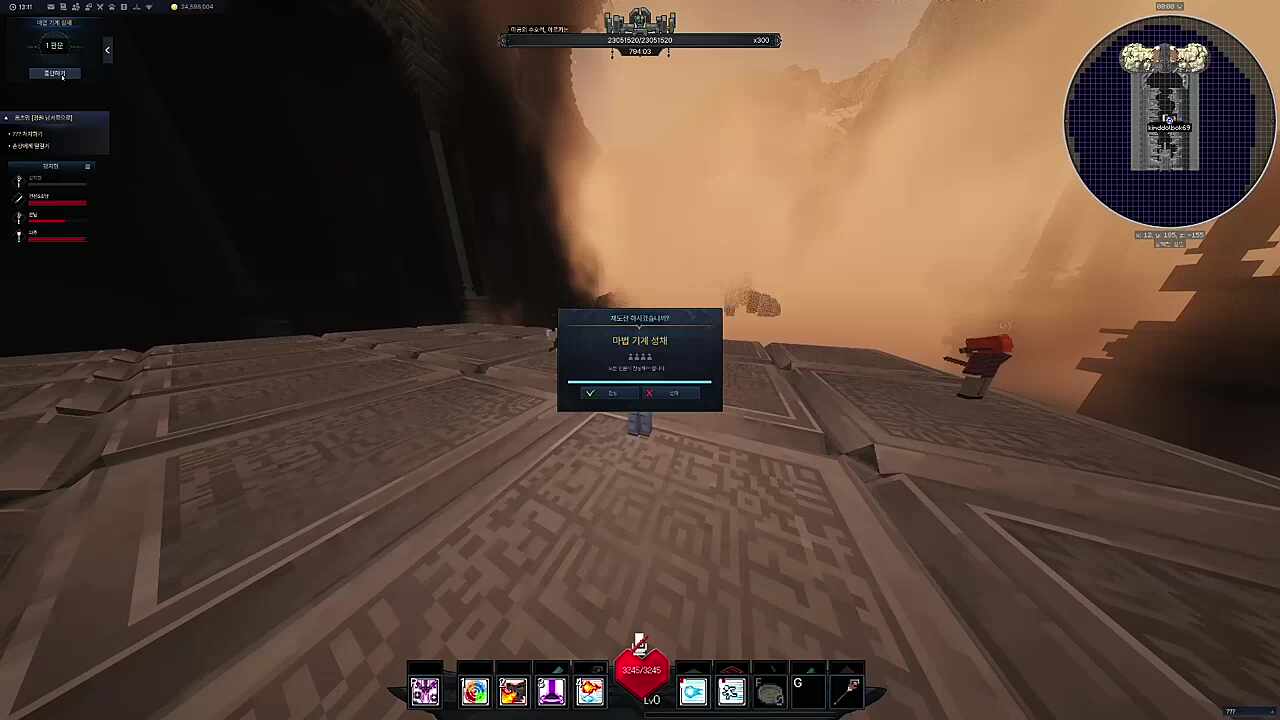Open the circular minimap
The height and width of the screenshot is (720, 1280).
1169,120
